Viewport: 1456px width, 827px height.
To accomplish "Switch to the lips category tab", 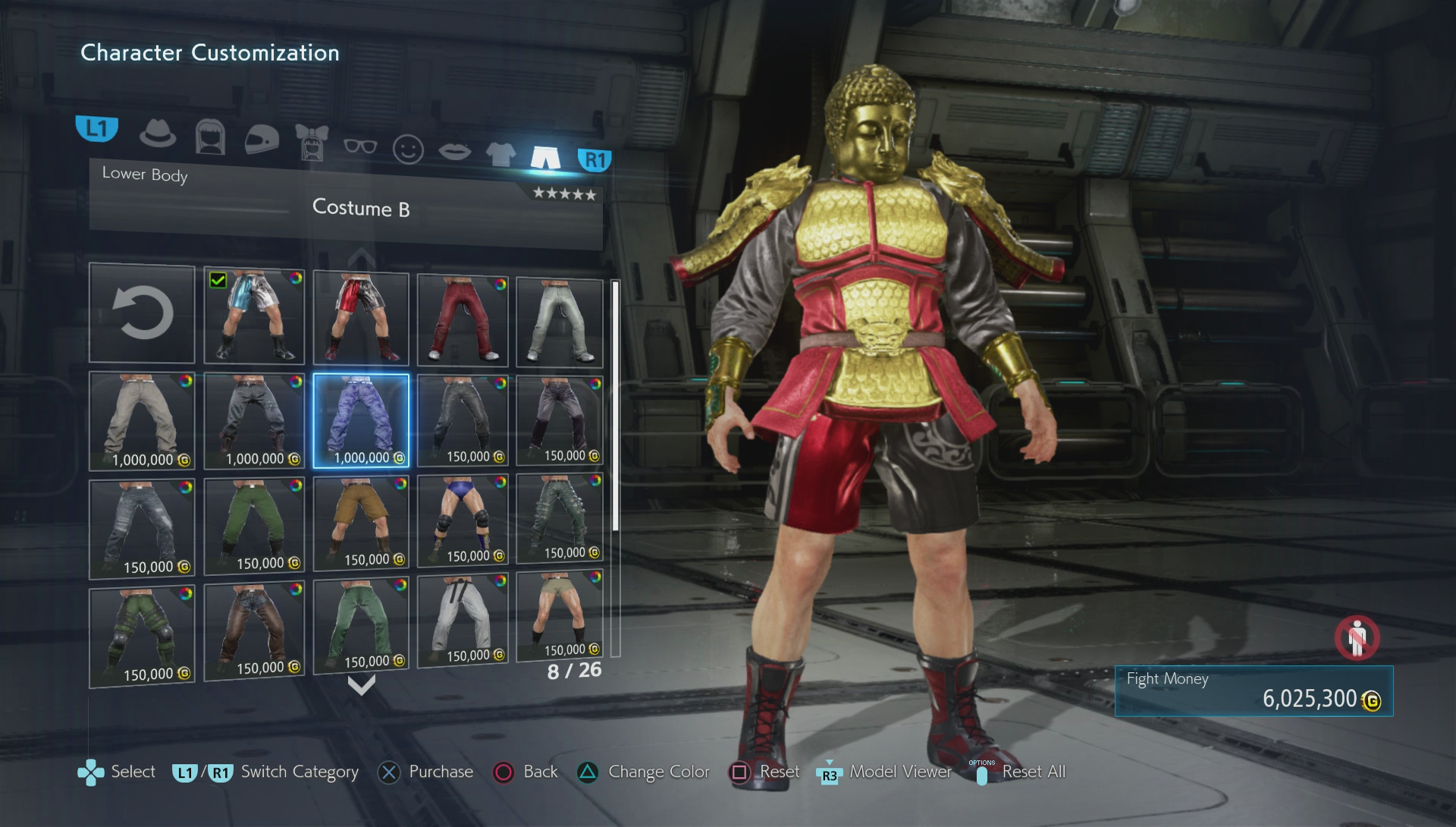I will pos(454,151).
